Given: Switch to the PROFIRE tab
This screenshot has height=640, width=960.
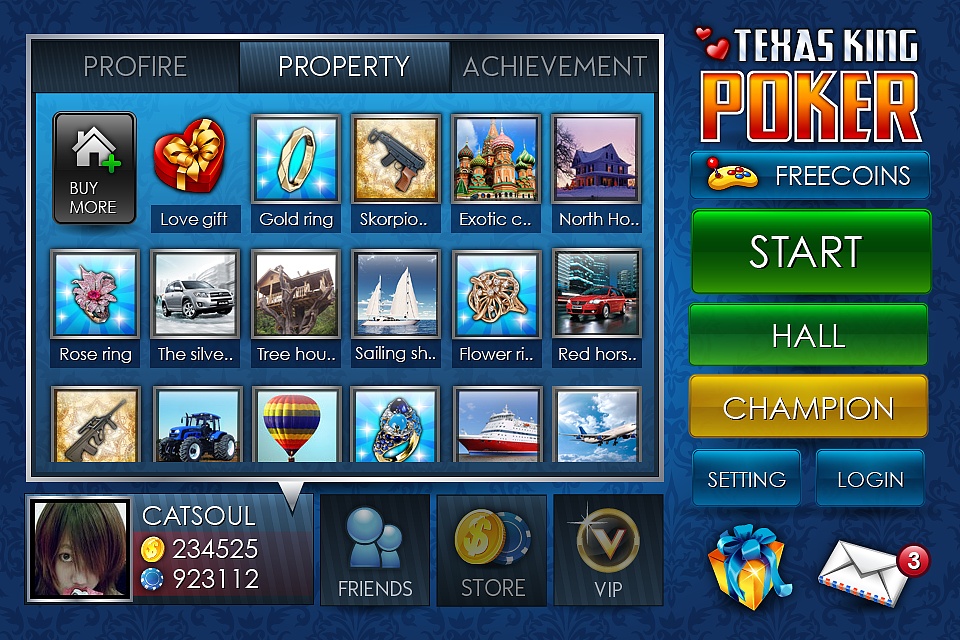Looking at the screenshot, I should click(x=135, y=67).
